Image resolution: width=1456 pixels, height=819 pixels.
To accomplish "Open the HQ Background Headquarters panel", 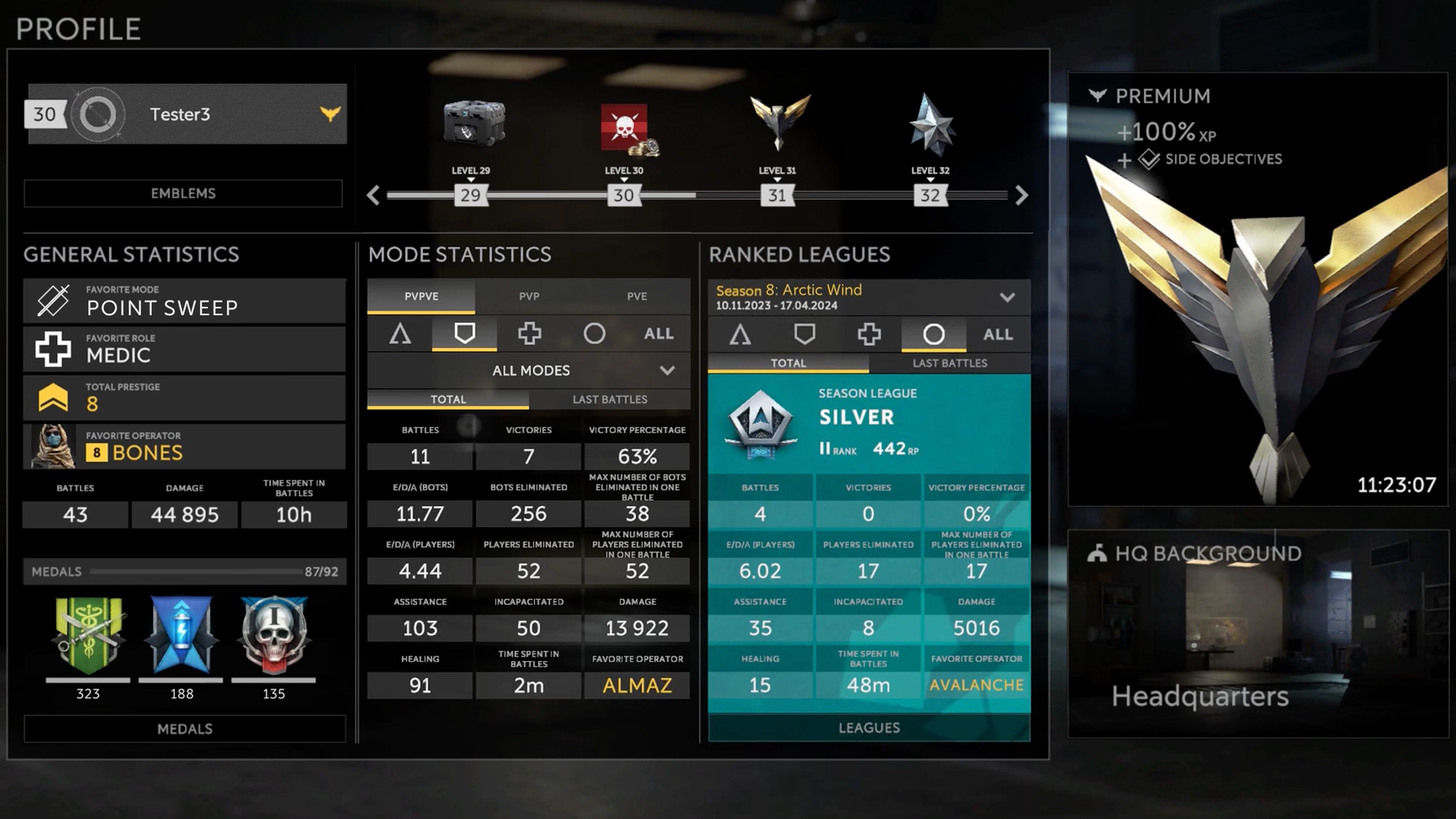I will pos(1257,633).
